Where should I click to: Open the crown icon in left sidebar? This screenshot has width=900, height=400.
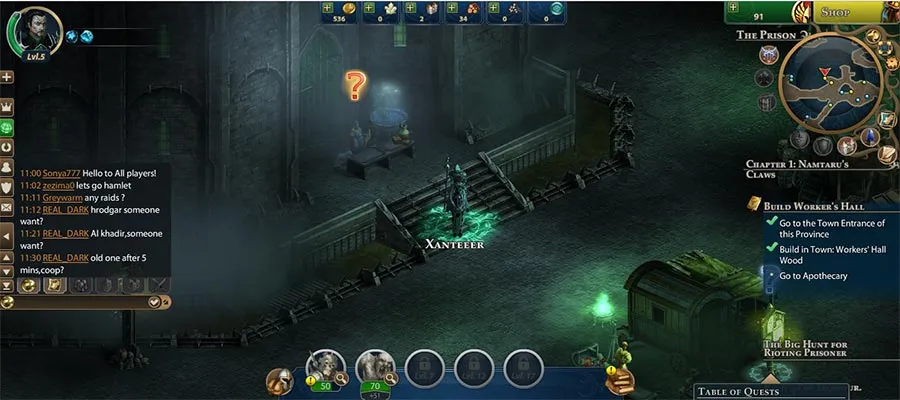(7, 106)
